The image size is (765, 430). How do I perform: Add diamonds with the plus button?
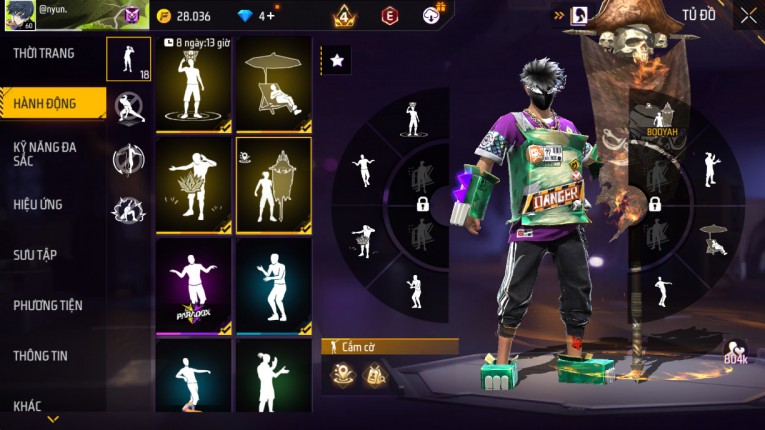pyautogui.click(x=270, y=16)
